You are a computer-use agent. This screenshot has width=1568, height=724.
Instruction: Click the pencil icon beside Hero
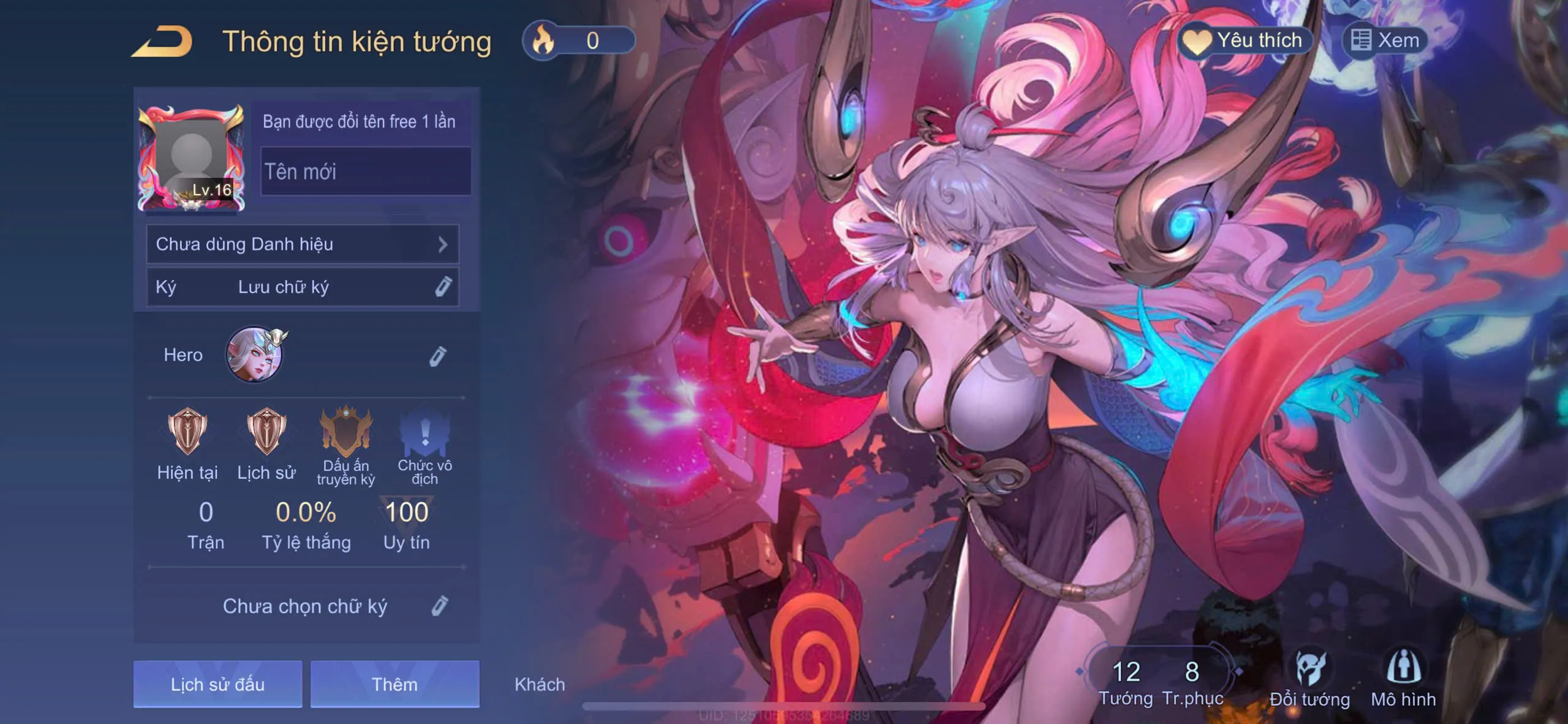[437, 356]
